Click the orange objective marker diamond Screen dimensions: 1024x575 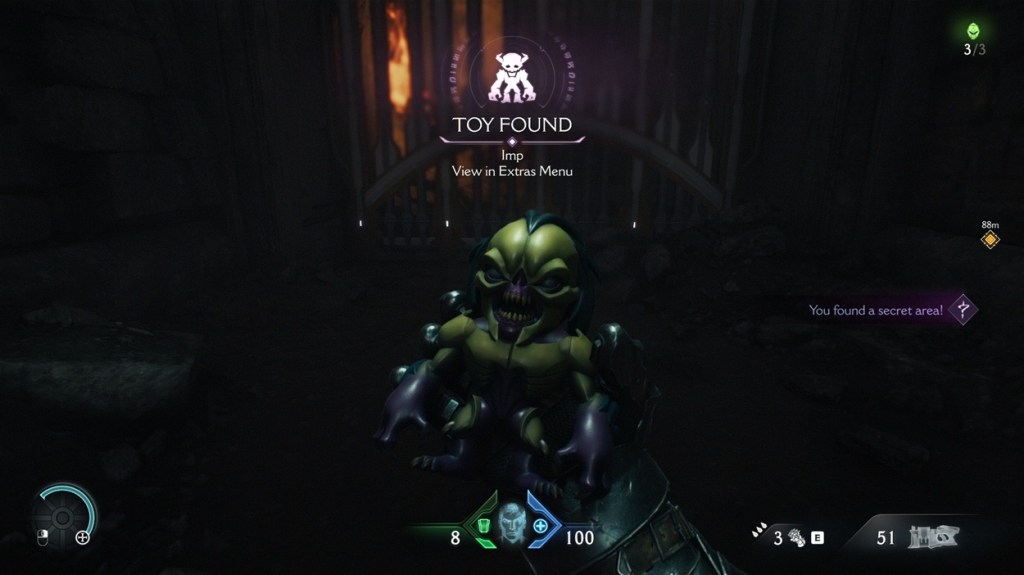990,240
